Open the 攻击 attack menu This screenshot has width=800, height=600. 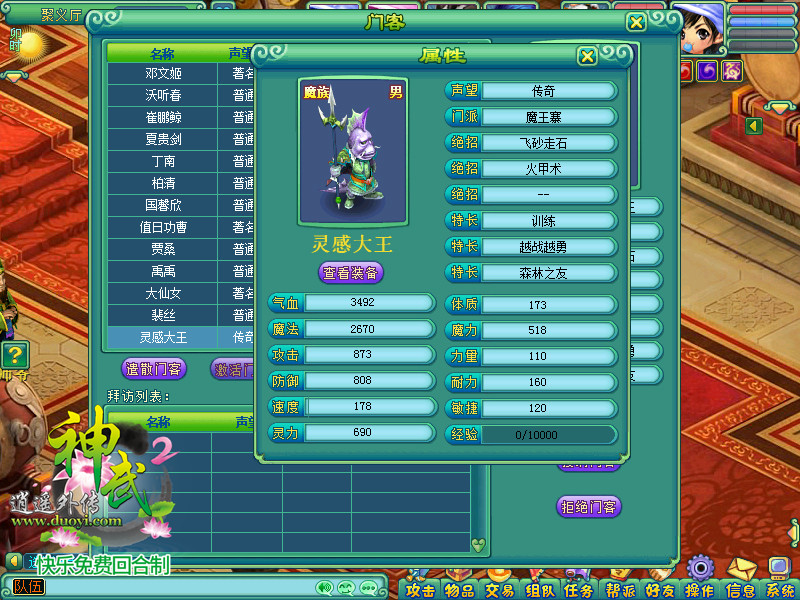coord(421,590)
